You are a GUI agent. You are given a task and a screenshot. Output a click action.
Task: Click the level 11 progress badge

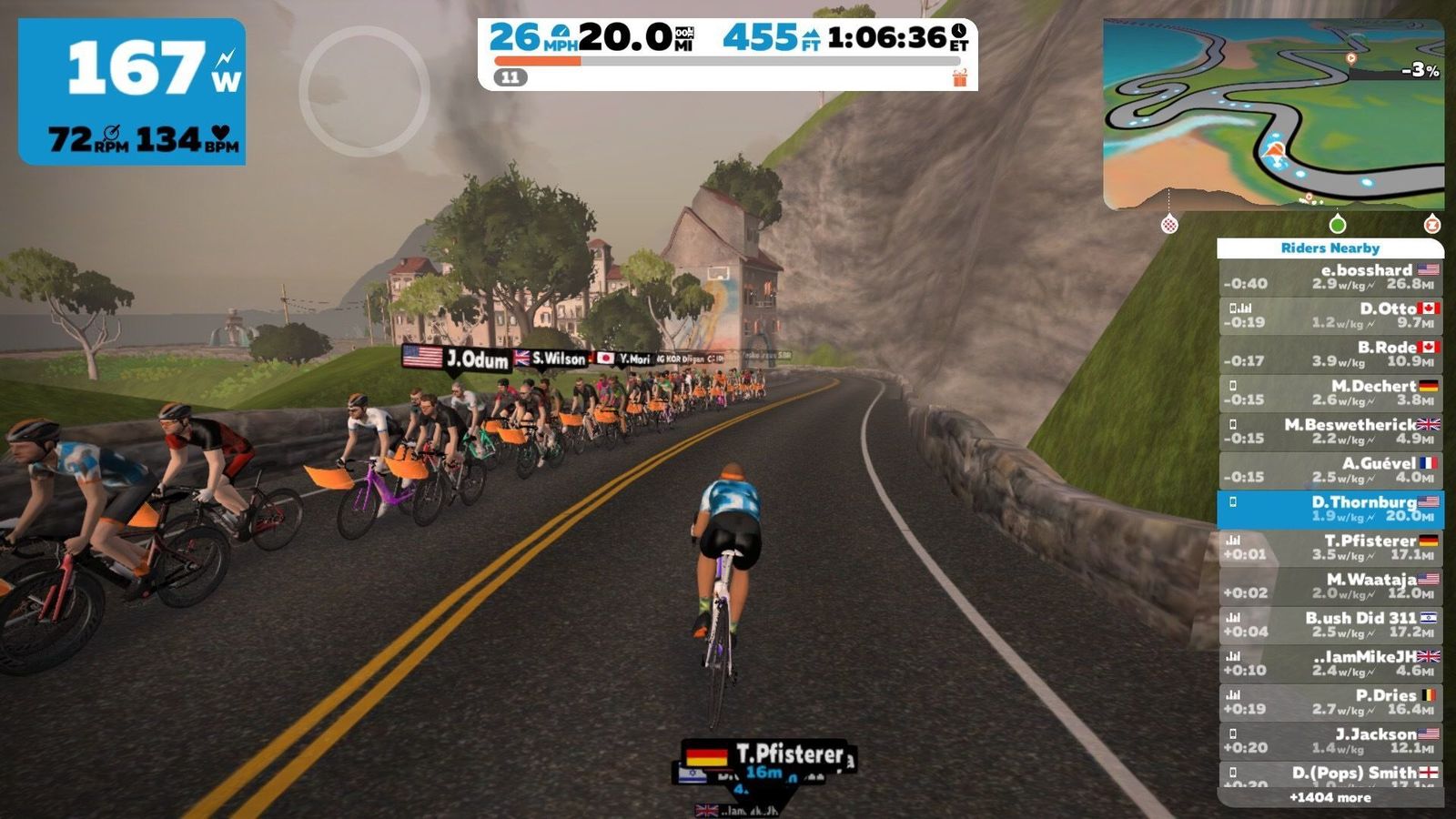[x=511, y=77]
